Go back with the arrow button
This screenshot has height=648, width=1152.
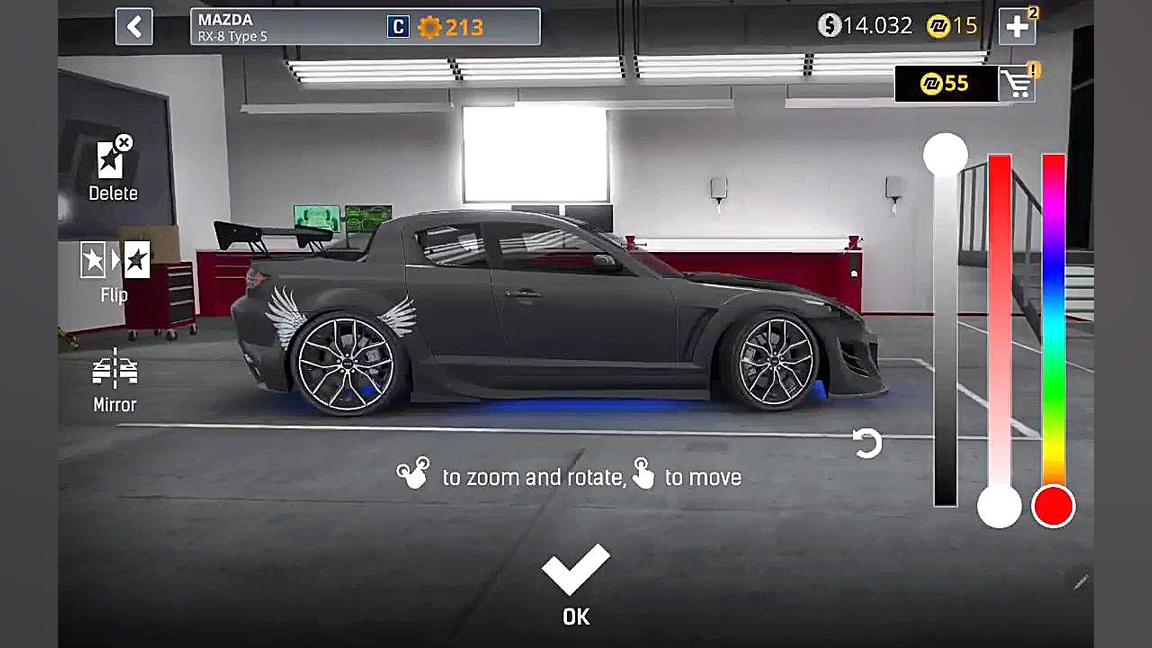pyautogui.click(x=134, y=27)
